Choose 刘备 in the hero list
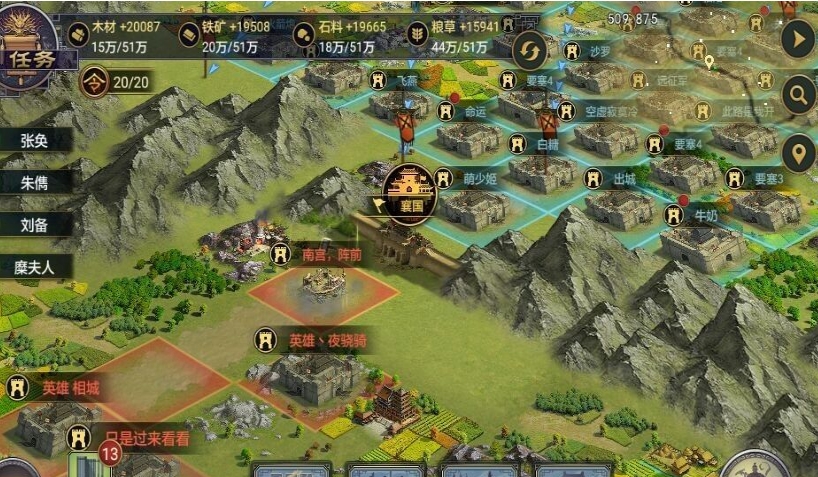 tap(34, 225)
